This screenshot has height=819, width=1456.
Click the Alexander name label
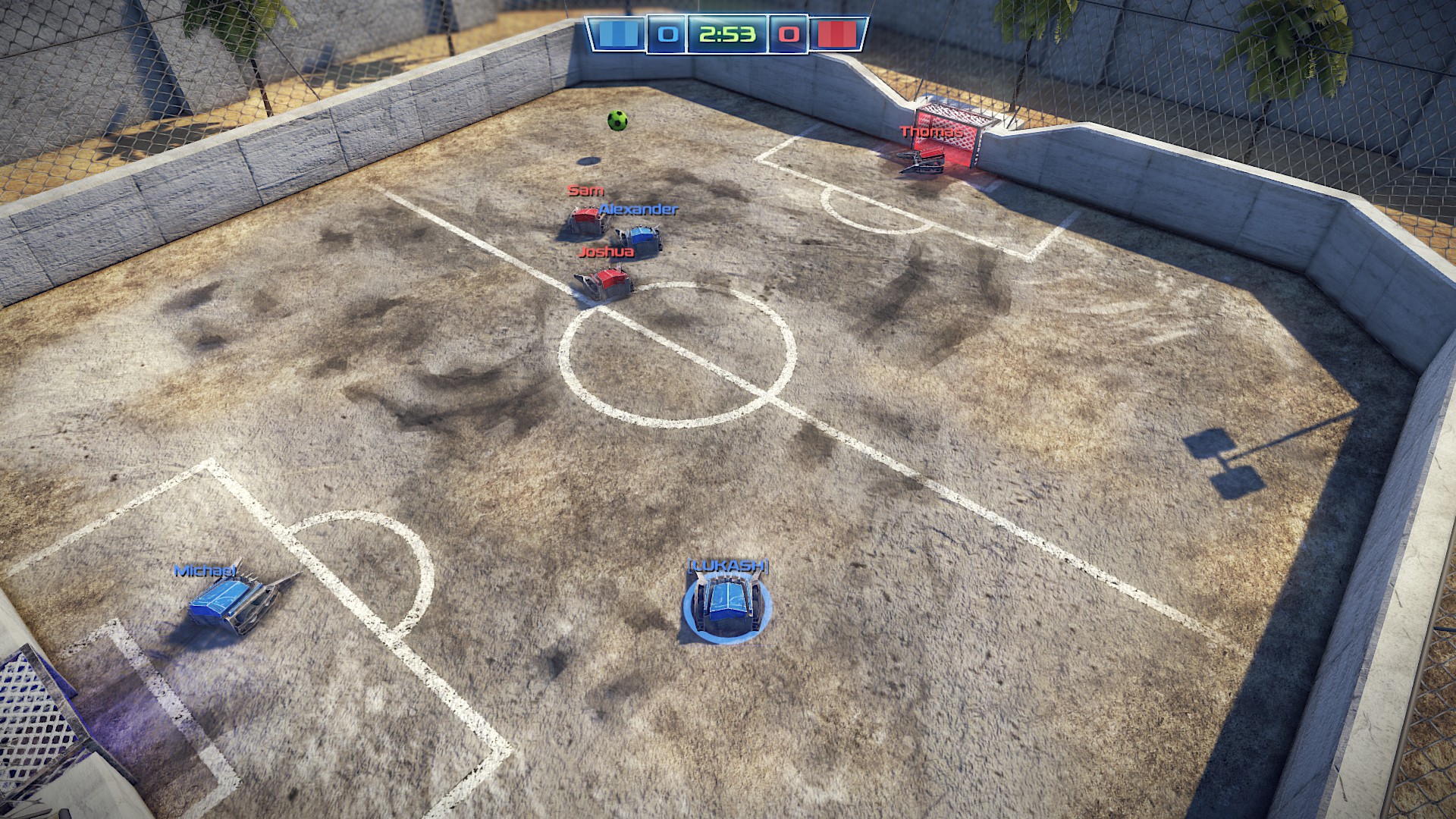(637, 211)
